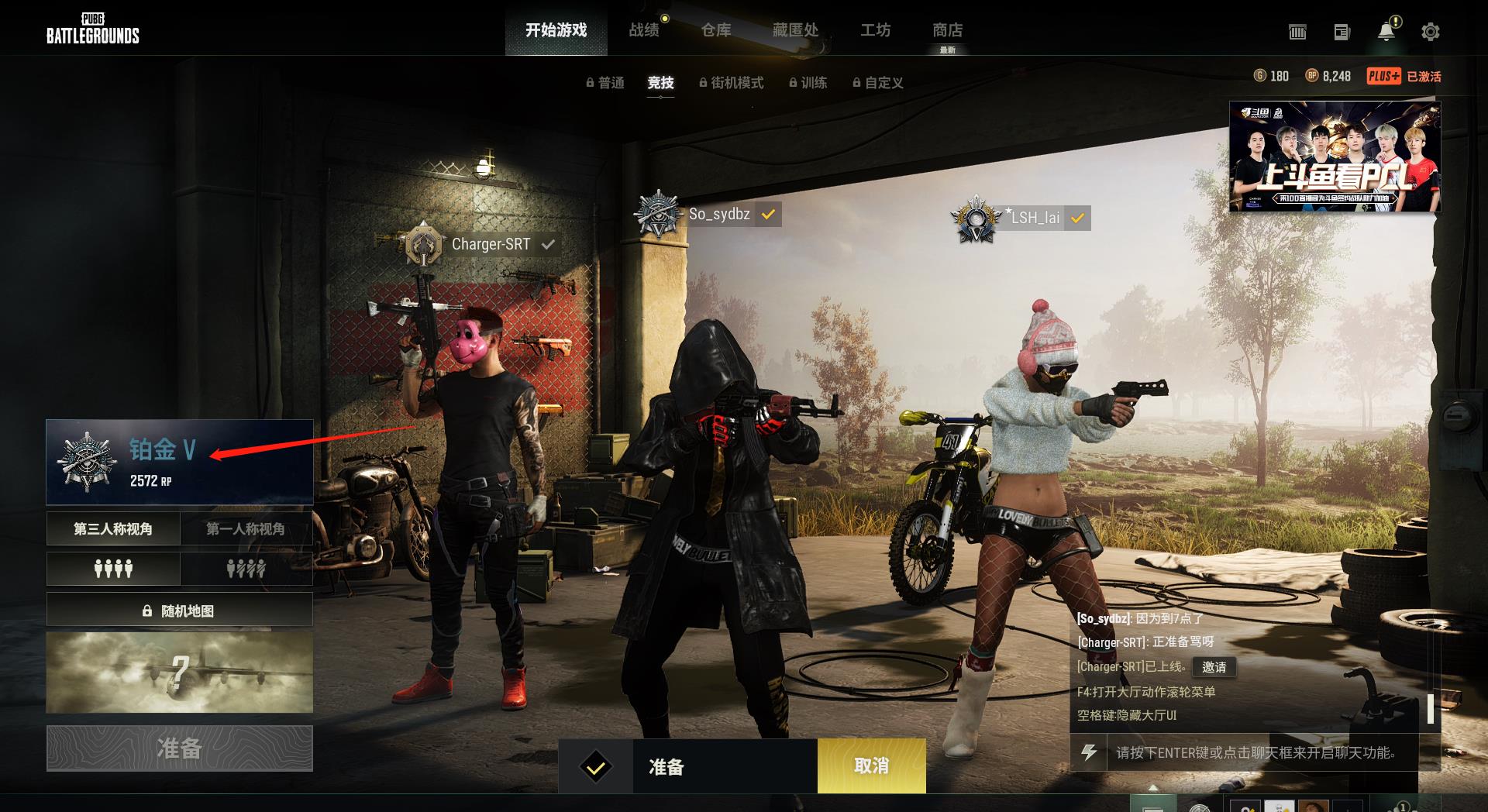Open the 战绩 career tab
1488x812 pixels.
[644, 30]
